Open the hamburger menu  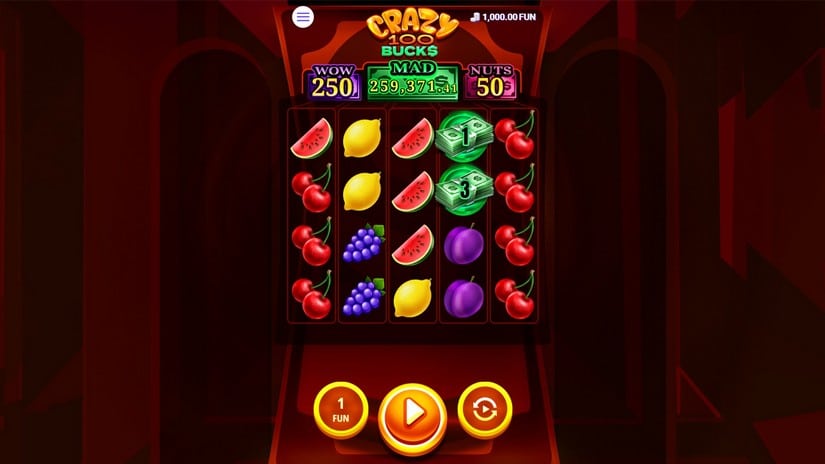point(303,17)
